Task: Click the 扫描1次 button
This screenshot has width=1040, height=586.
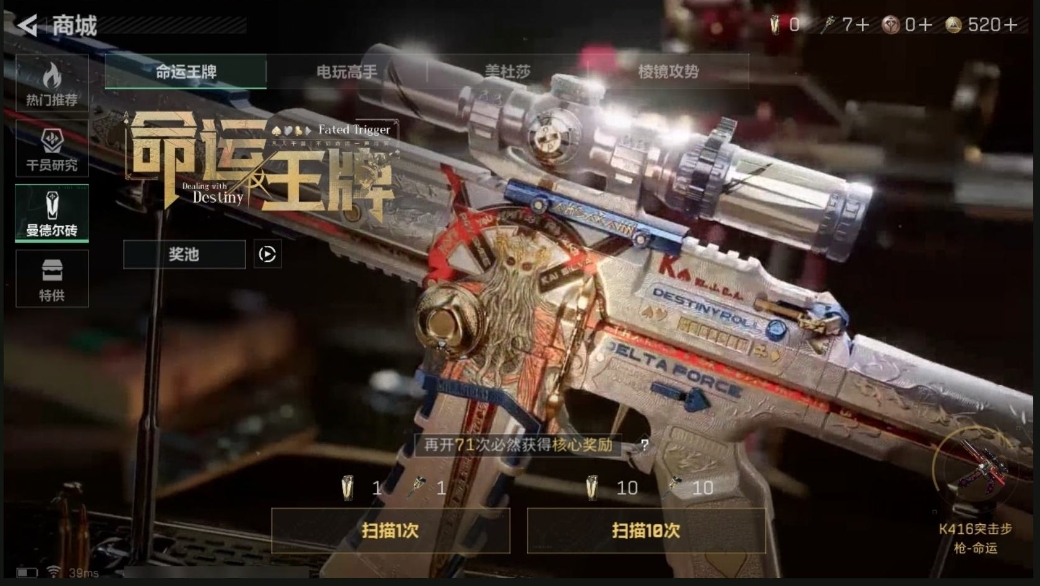Action: pyautogui.click(x=390, y=531)
